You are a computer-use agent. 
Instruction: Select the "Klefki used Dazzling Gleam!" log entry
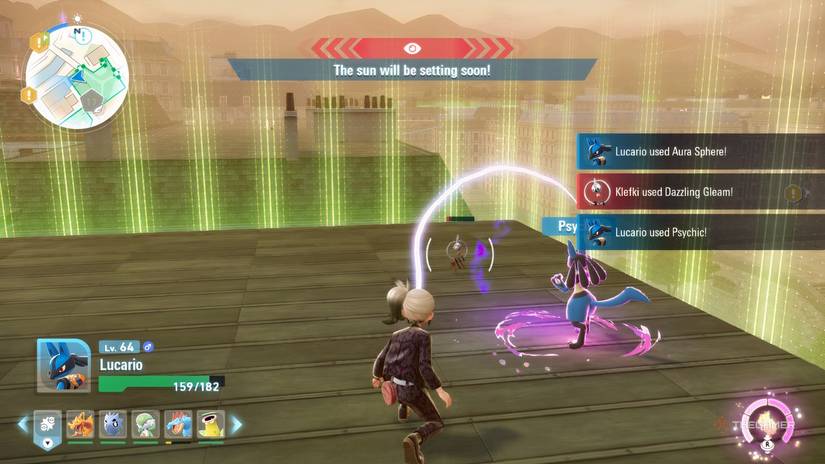[x=700, y=191]
